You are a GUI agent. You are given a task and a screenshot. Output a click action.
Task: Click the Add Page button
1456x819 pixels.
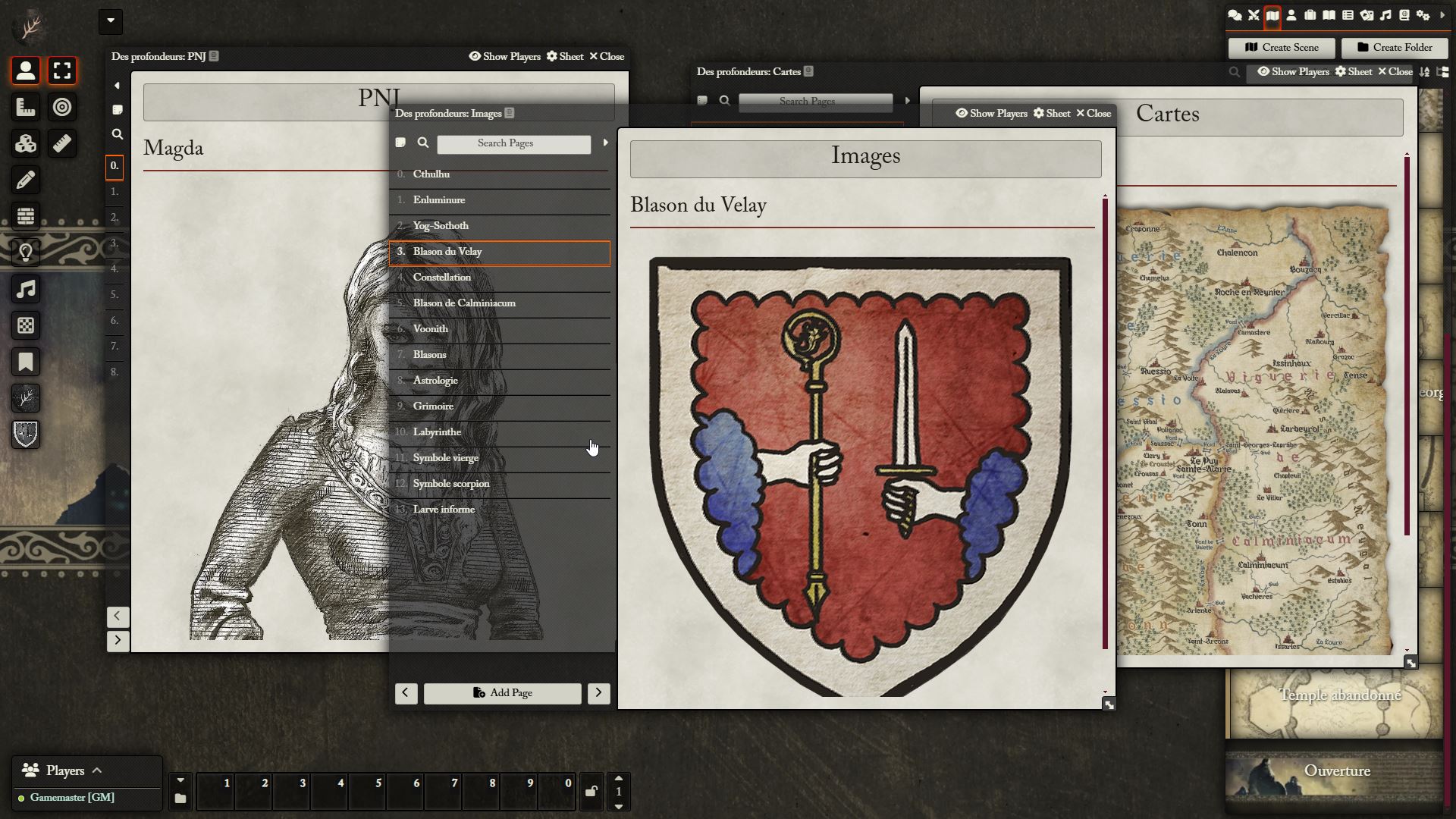click(x=502, y=693)
